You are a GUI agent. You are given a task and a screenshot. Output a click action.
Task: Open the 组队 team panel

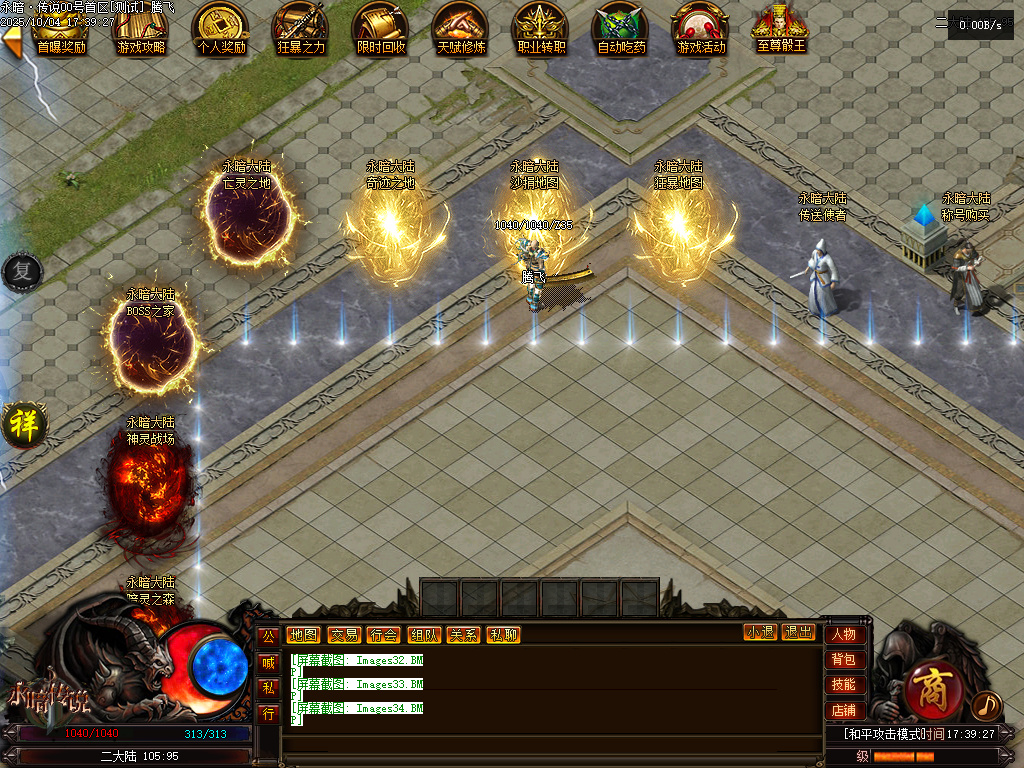pos(423,634)
